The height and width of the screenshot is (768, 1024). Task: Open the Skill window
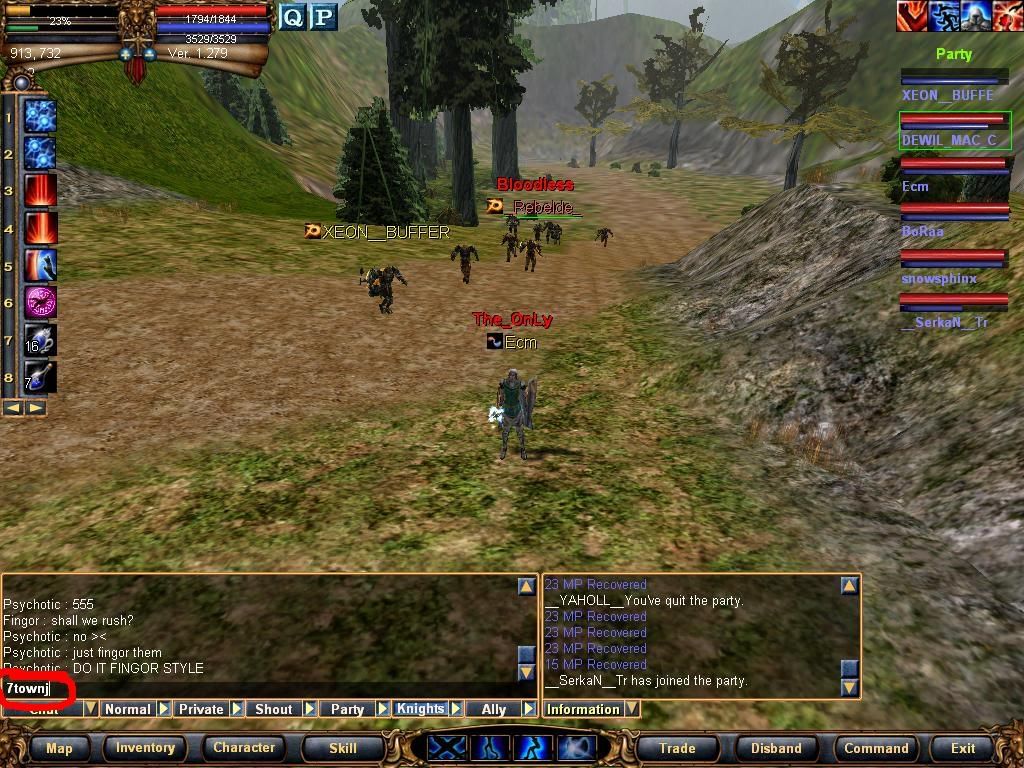(343, 748)
